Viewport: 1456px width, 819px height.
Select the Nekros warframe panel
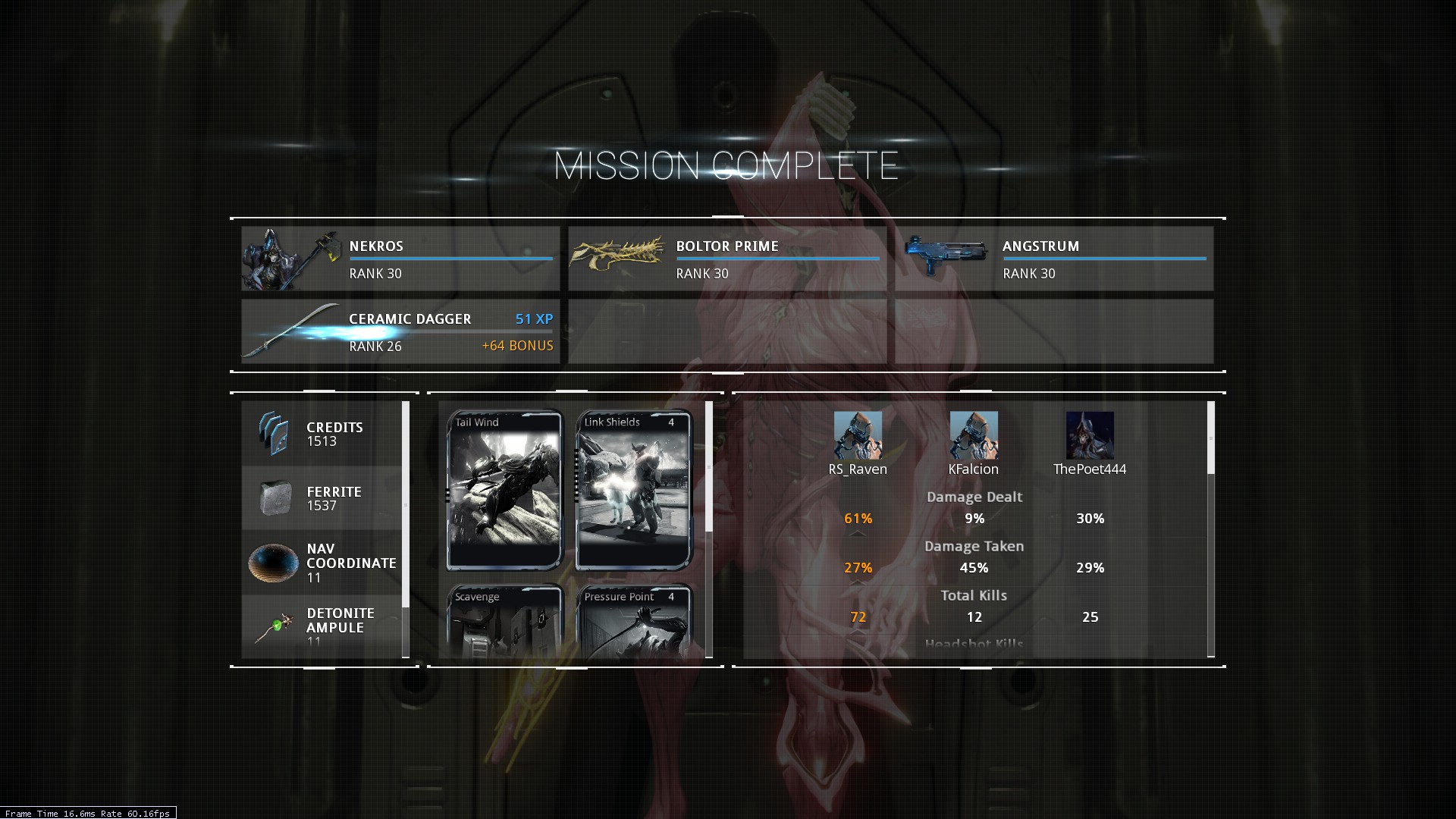400,259
